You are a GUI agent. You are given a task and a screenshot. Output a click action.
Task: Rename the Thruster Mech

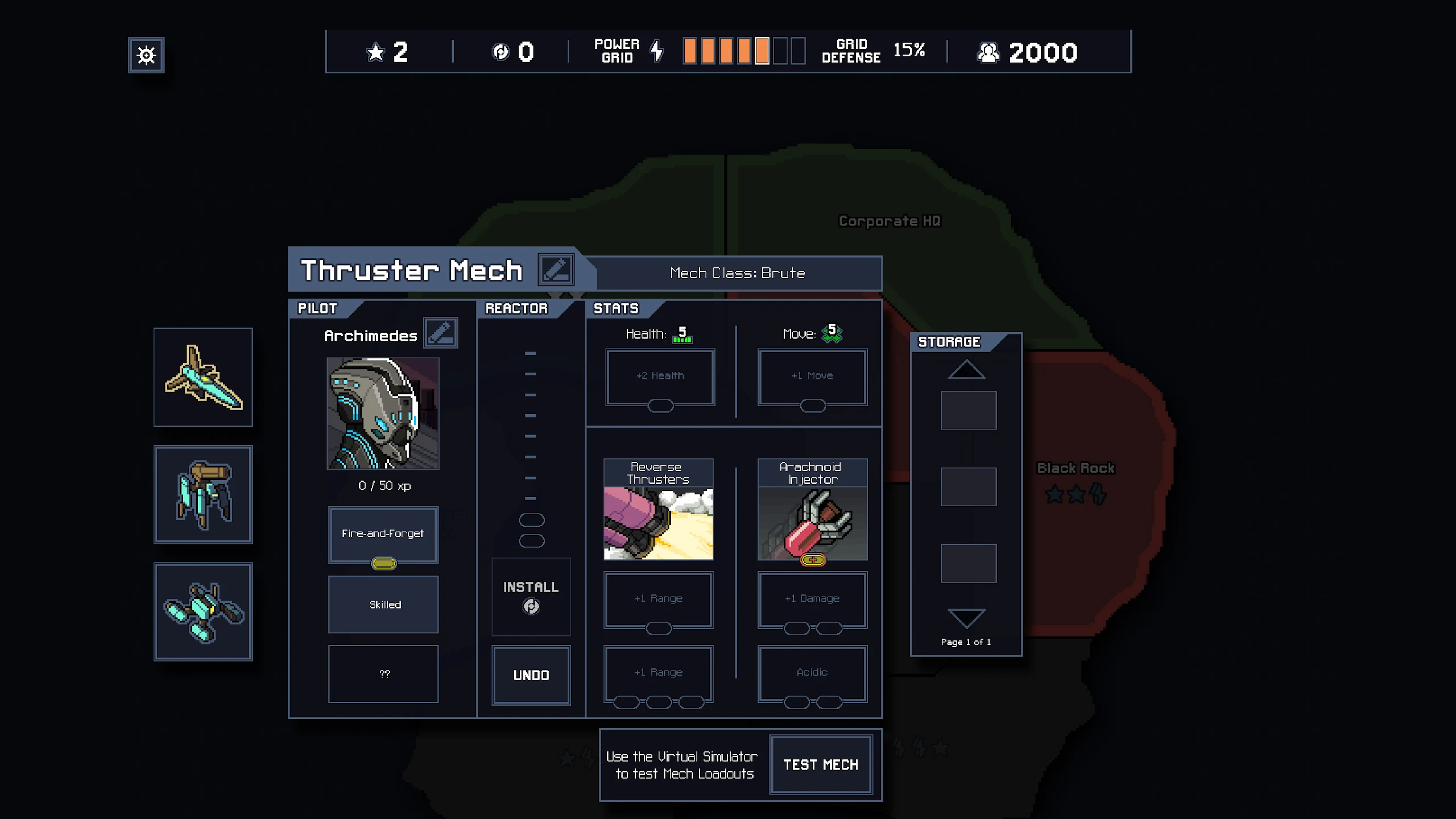(556, 270)
